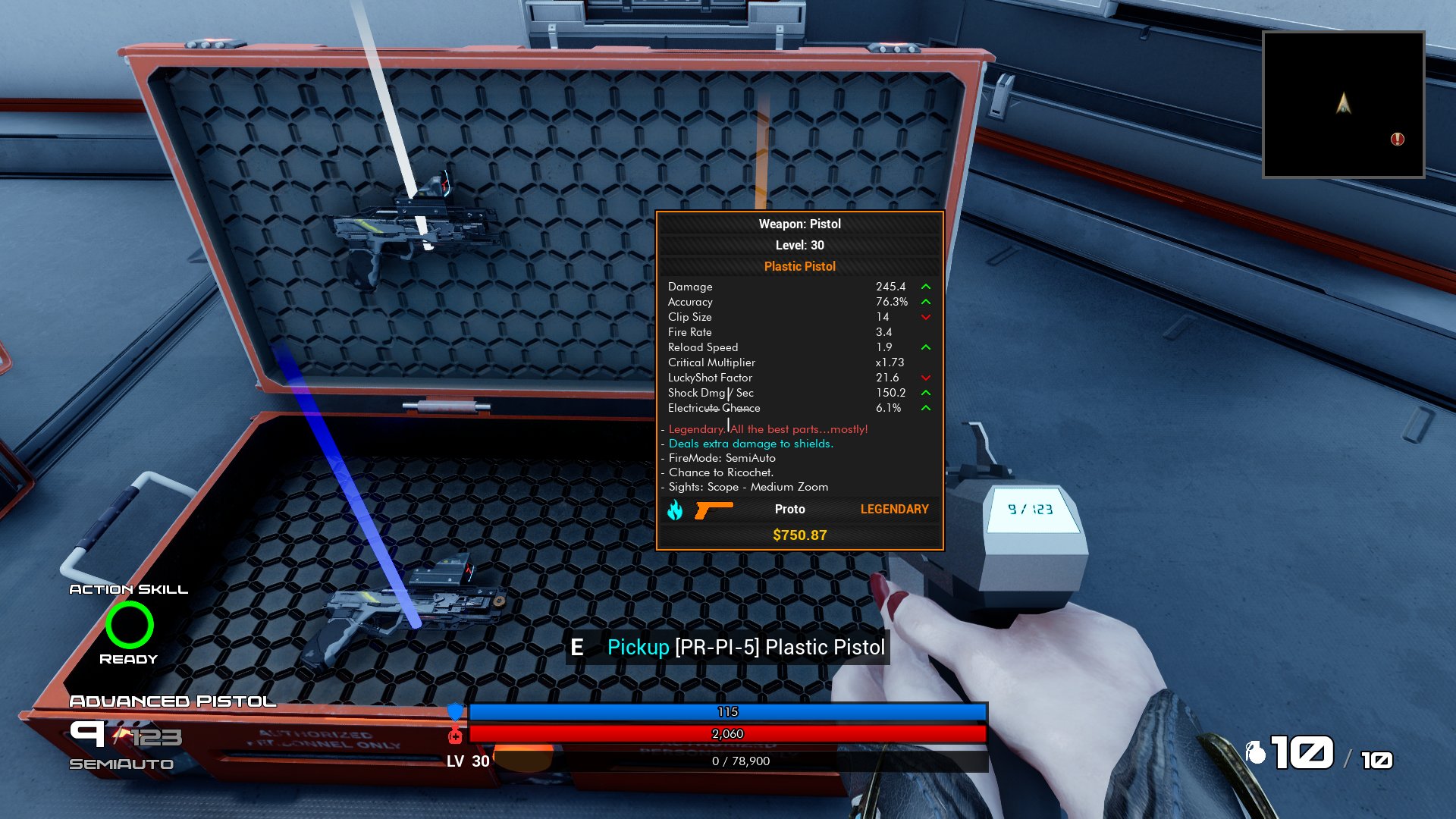Viewport: 1456px width, 819px height.
Task: Click the green arrow beside Electricute Chance
Action: [925, 408]
